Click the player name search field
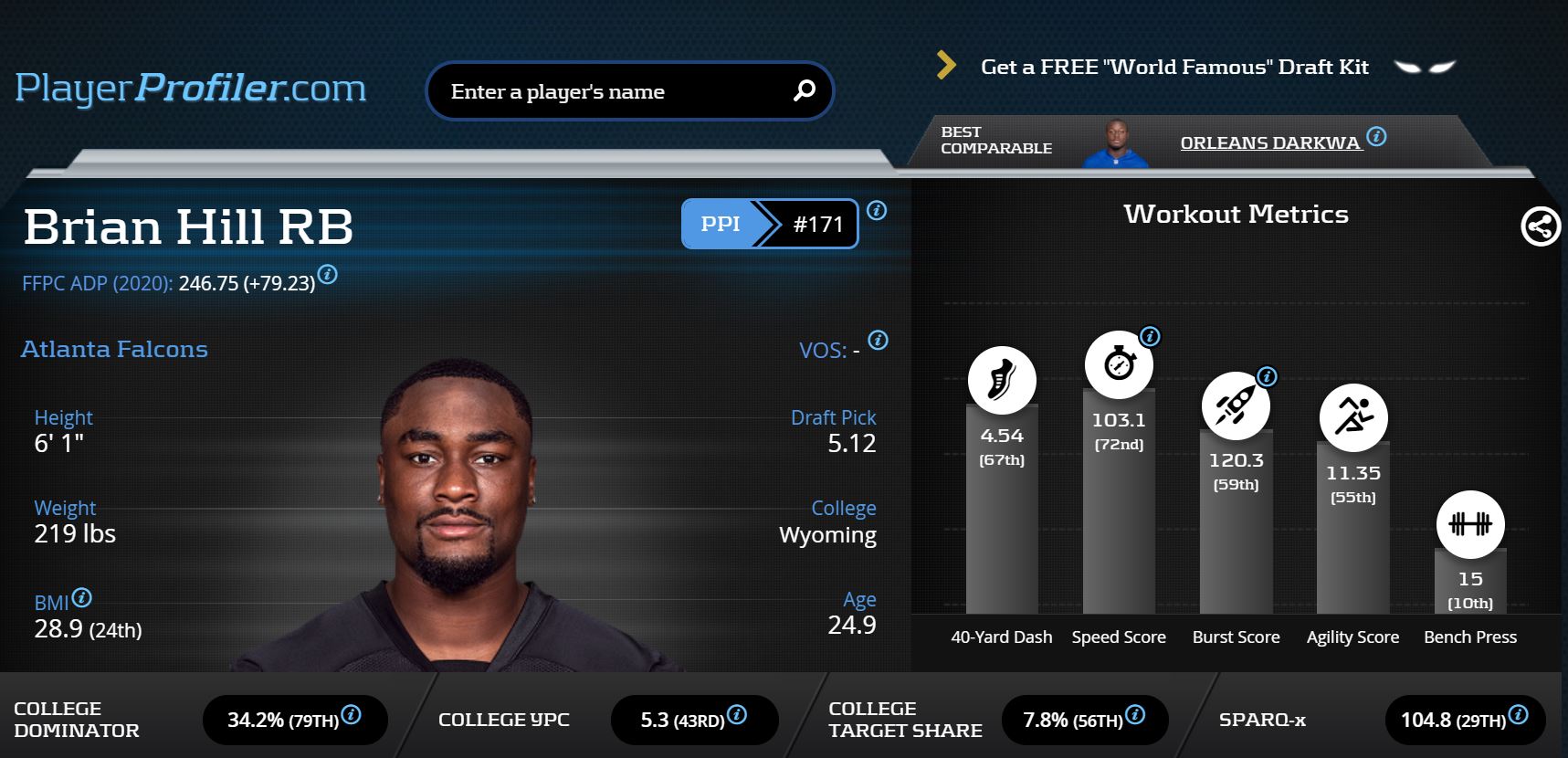This screenshot has height=758, width=1568. click(x=612, y=91)
